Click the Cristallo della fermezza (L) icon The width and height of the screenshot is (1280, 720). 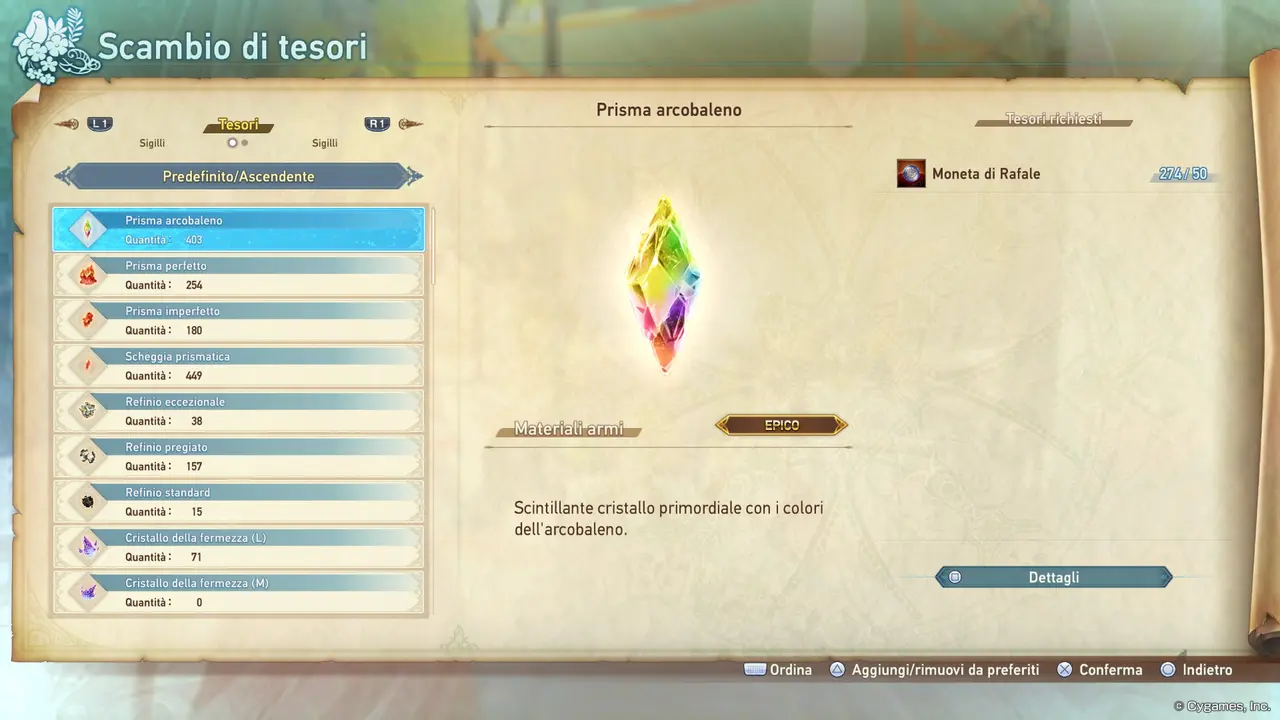[88, 546]
